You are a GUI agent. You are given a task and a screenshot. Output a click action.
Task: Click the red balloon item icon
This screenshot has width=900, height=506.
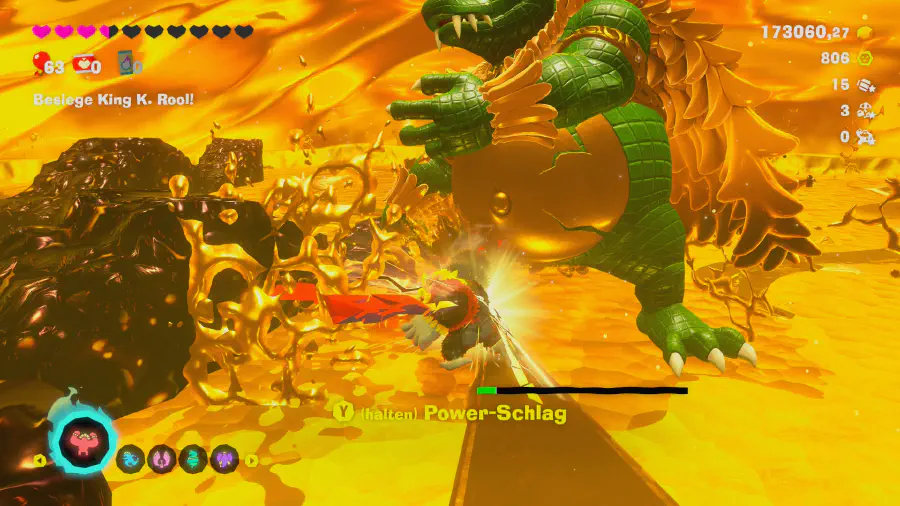[41, 66]
